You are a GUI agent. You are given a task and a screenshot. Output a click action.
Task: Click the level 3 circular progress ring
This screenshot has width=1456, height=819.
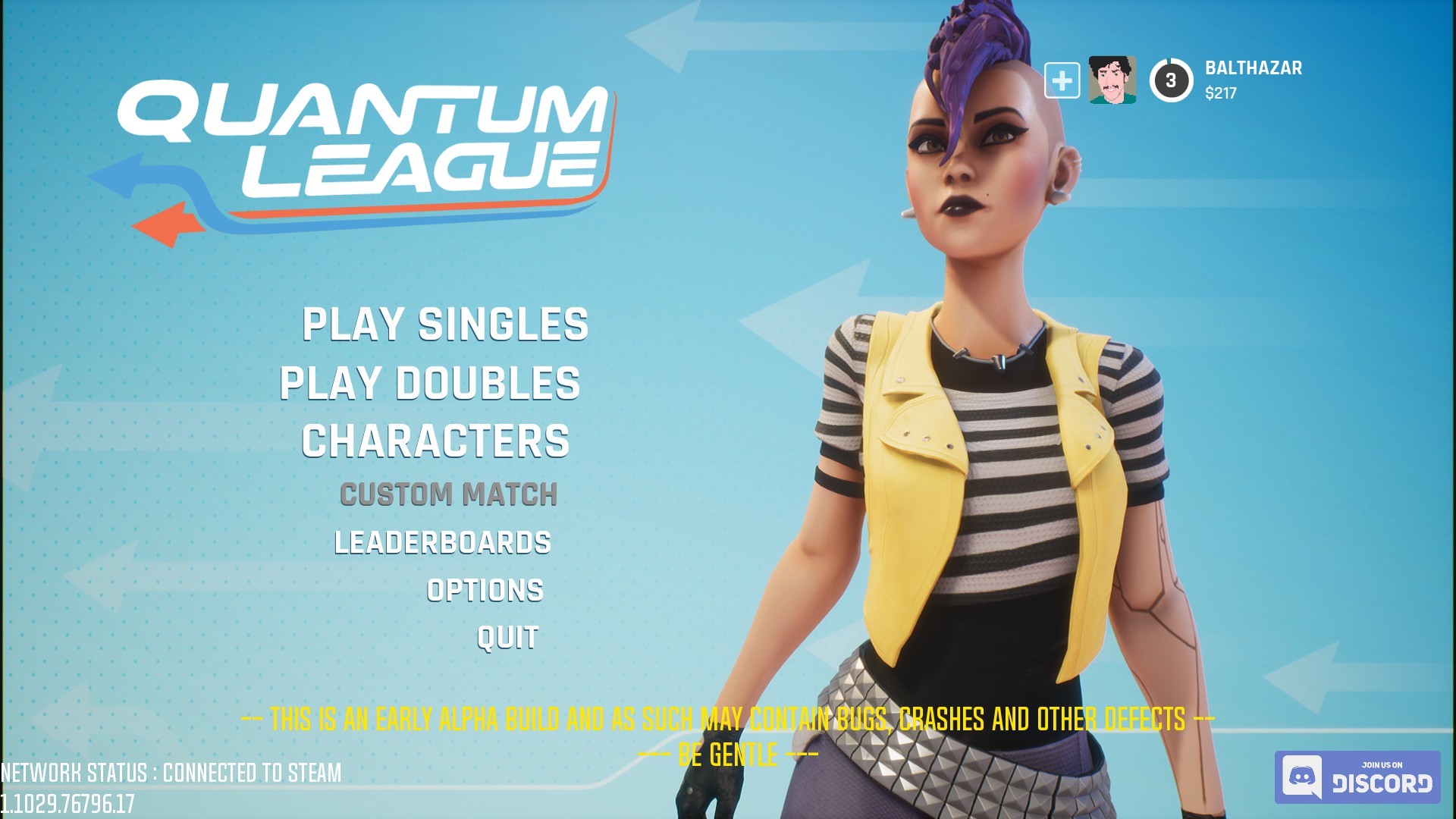[x=1170, y=79]
